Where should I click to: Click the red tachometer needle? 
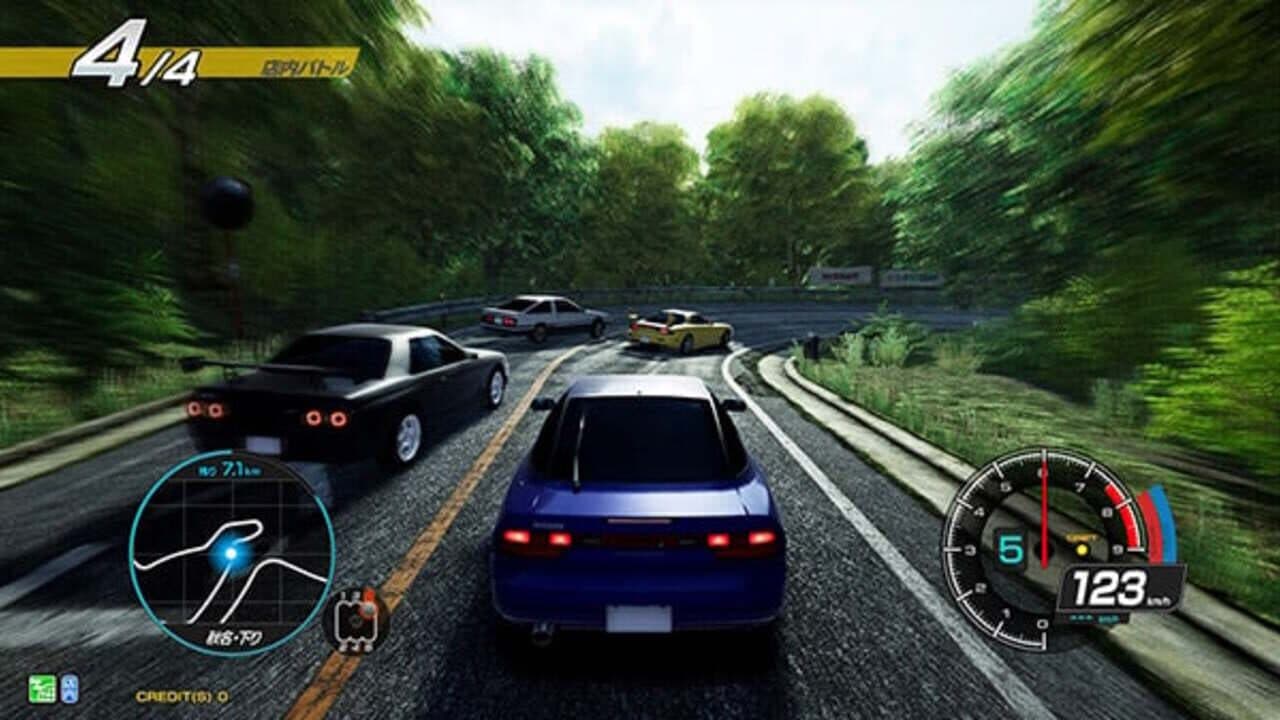coord(1045,500)
